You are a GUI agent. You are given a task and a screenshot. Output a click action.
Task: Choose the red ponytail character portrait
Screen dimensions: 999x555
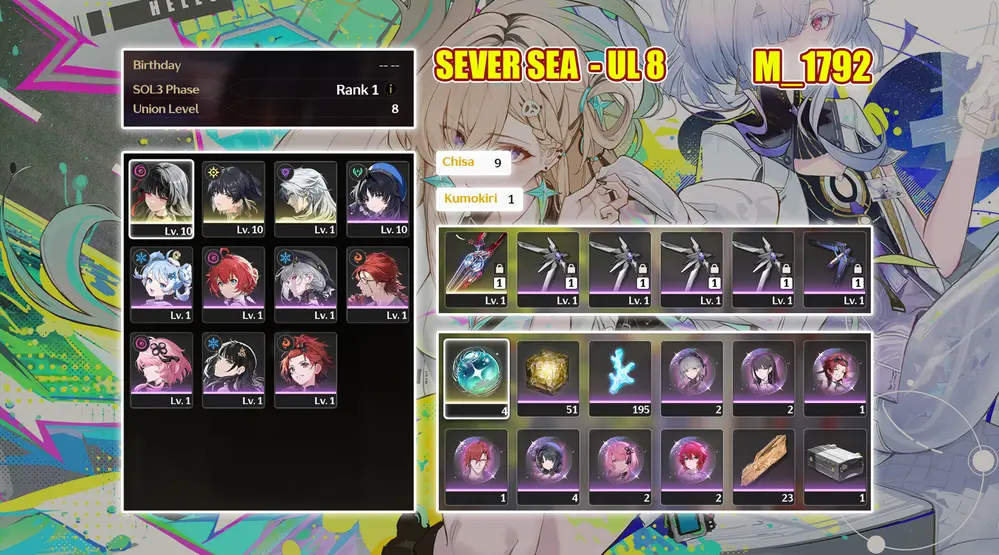tap(305, 369)
